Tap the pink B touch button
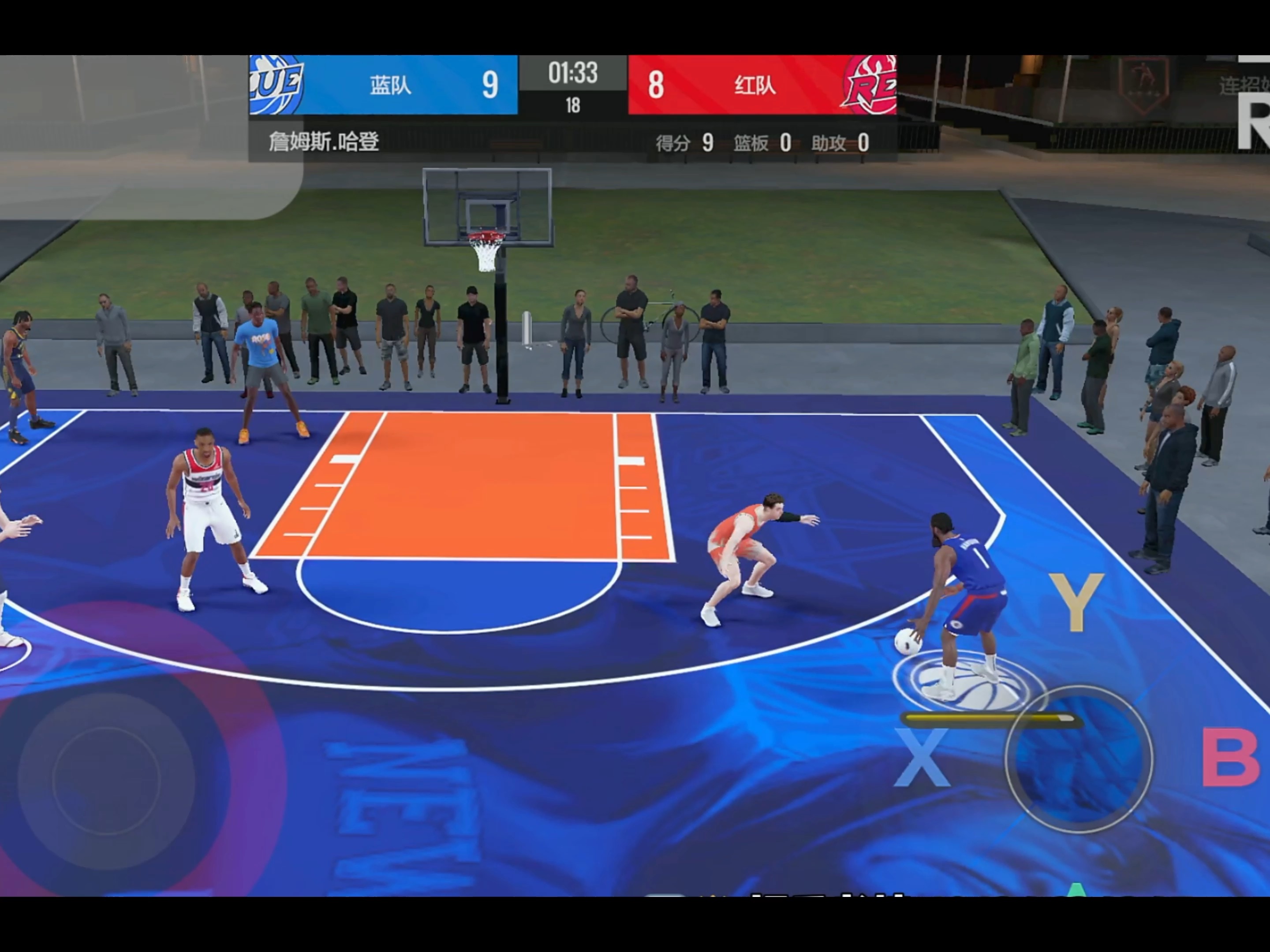 coord(1231,758)
